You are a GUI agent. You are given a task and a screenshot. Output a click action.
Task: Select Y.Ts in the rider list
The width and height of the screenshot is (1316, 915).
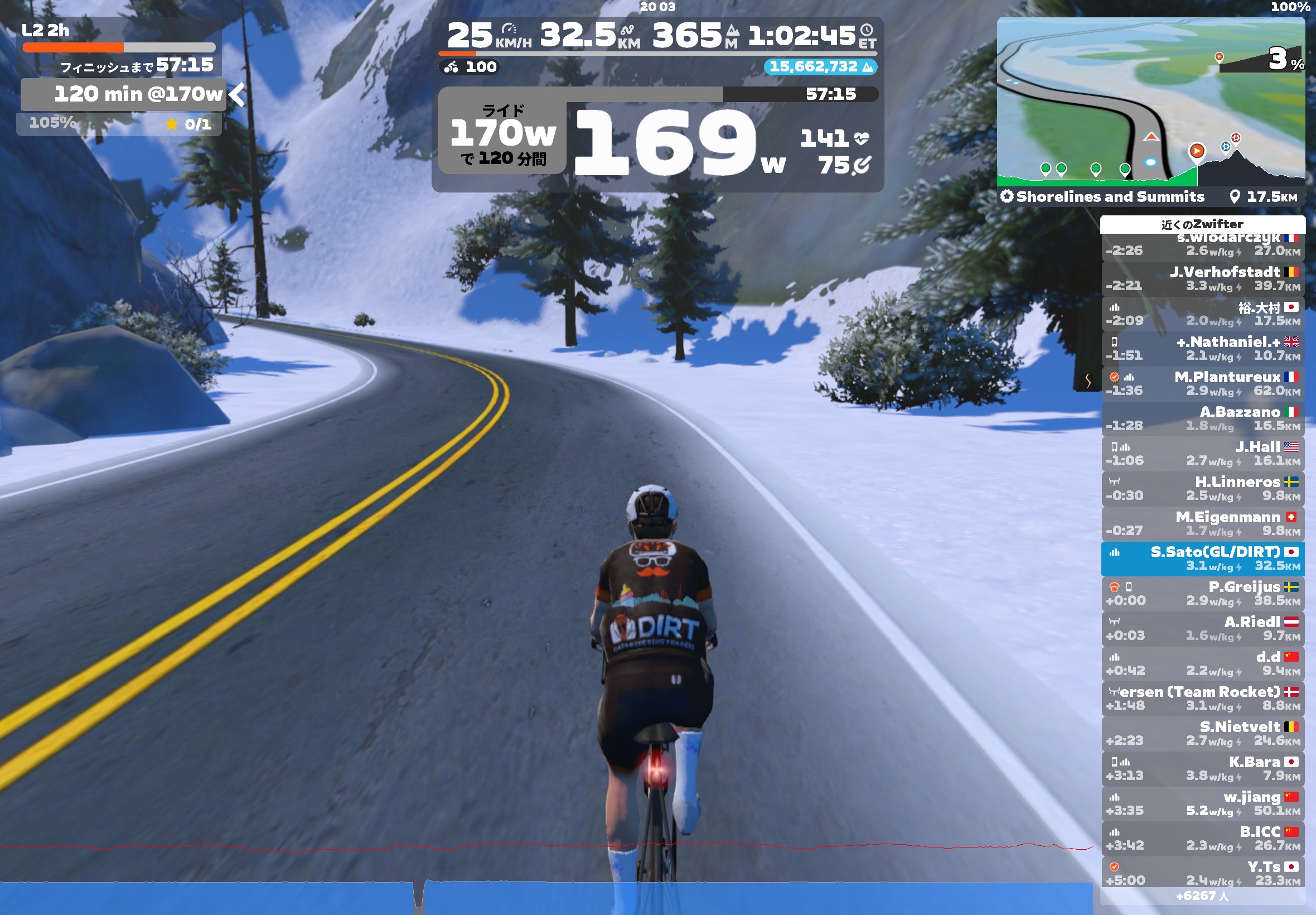click(1202, 873)
